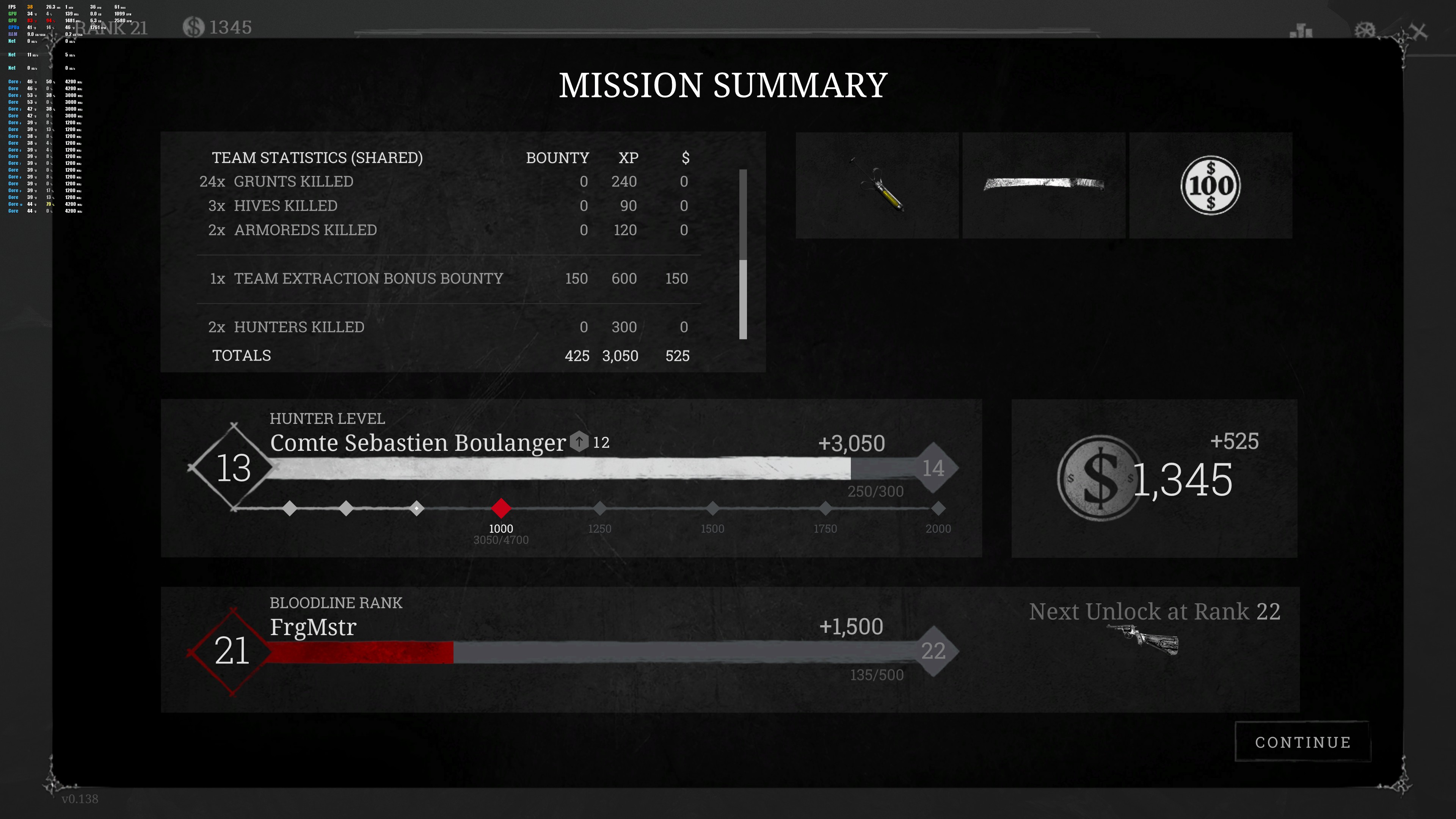The image size is (1456, 819).
Task: Select the red 1000 XP milestone diamond
Action: 501,508
